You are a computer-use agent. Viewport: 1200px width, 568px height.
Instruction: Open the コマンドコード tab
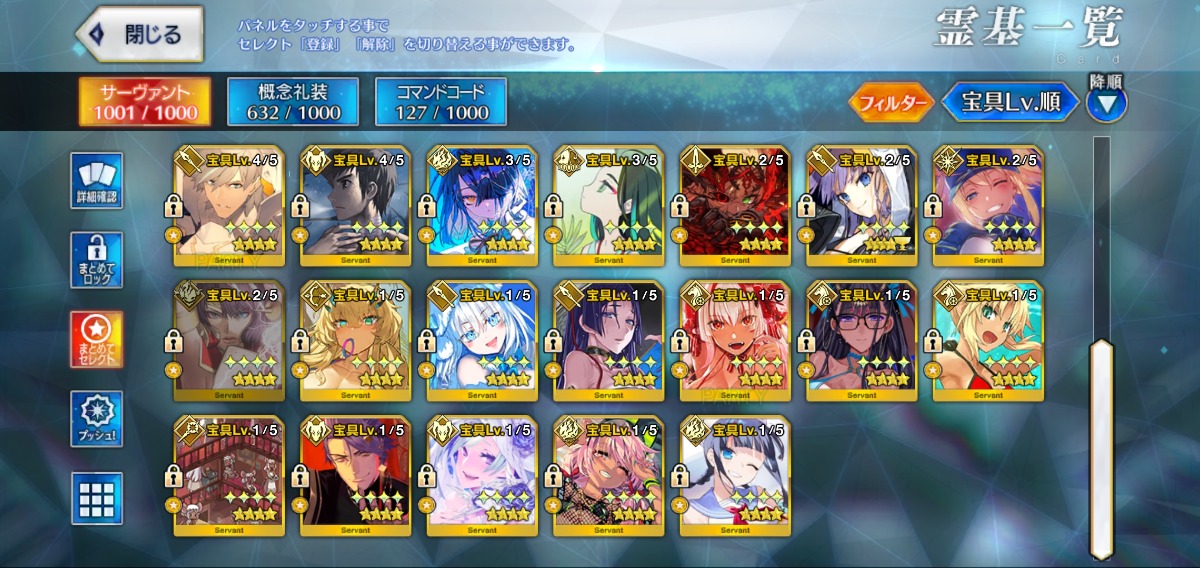[x=440, y=102]
